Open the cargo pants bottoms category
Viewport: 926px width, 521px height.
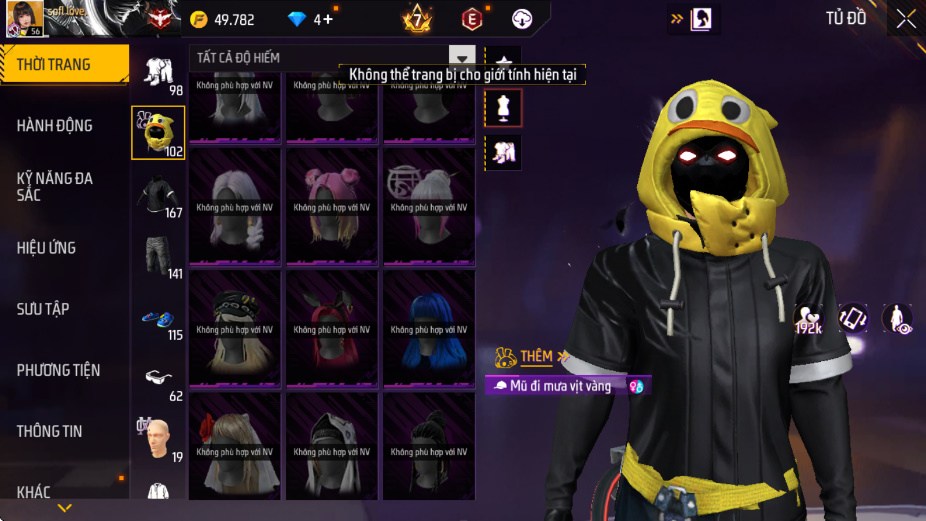coord(158,256)
